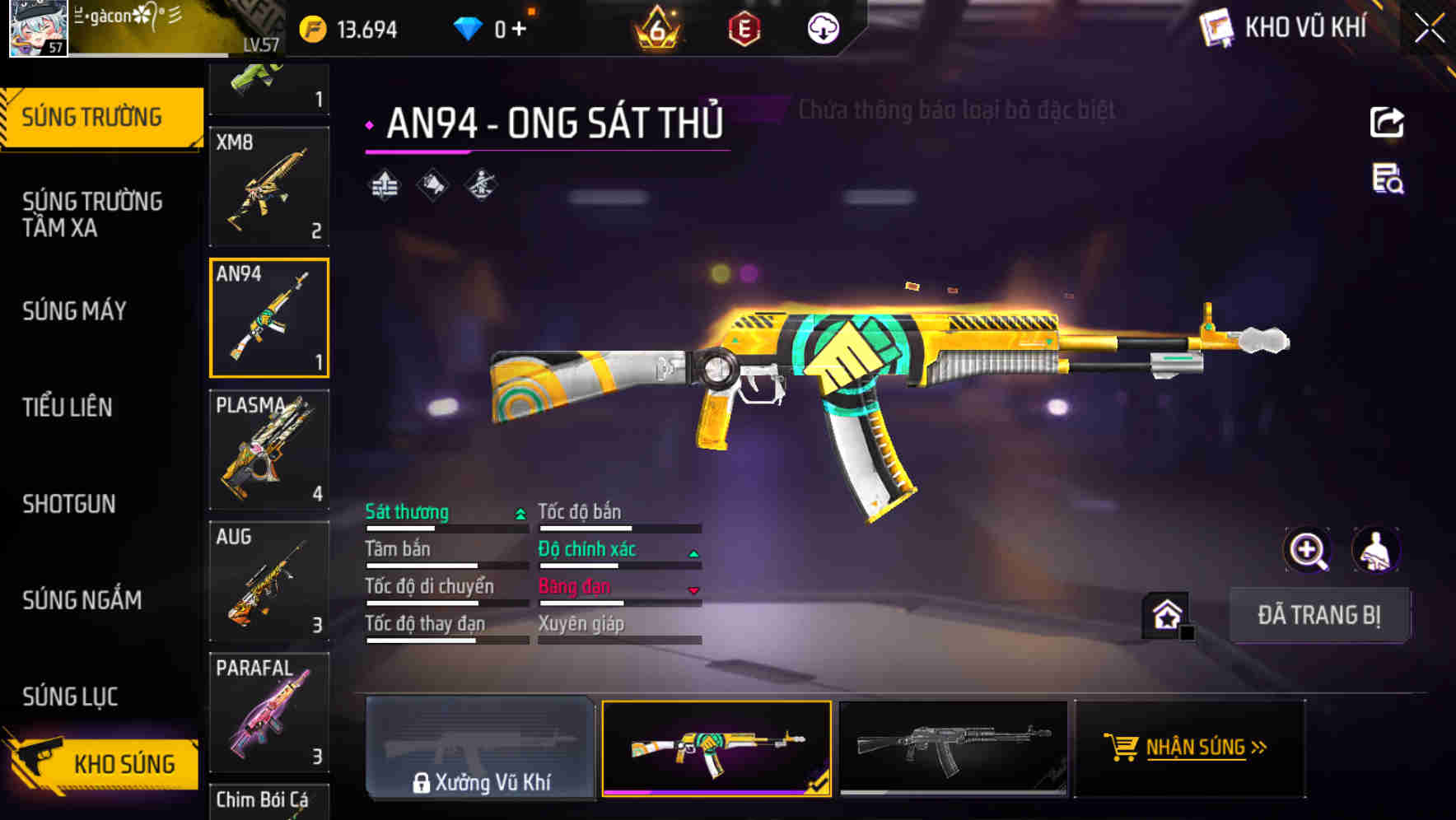Open the locked Xưởng Vũ Khí slot
Image resolution: width=1456 pixels, height=820 pixels.
480,748
